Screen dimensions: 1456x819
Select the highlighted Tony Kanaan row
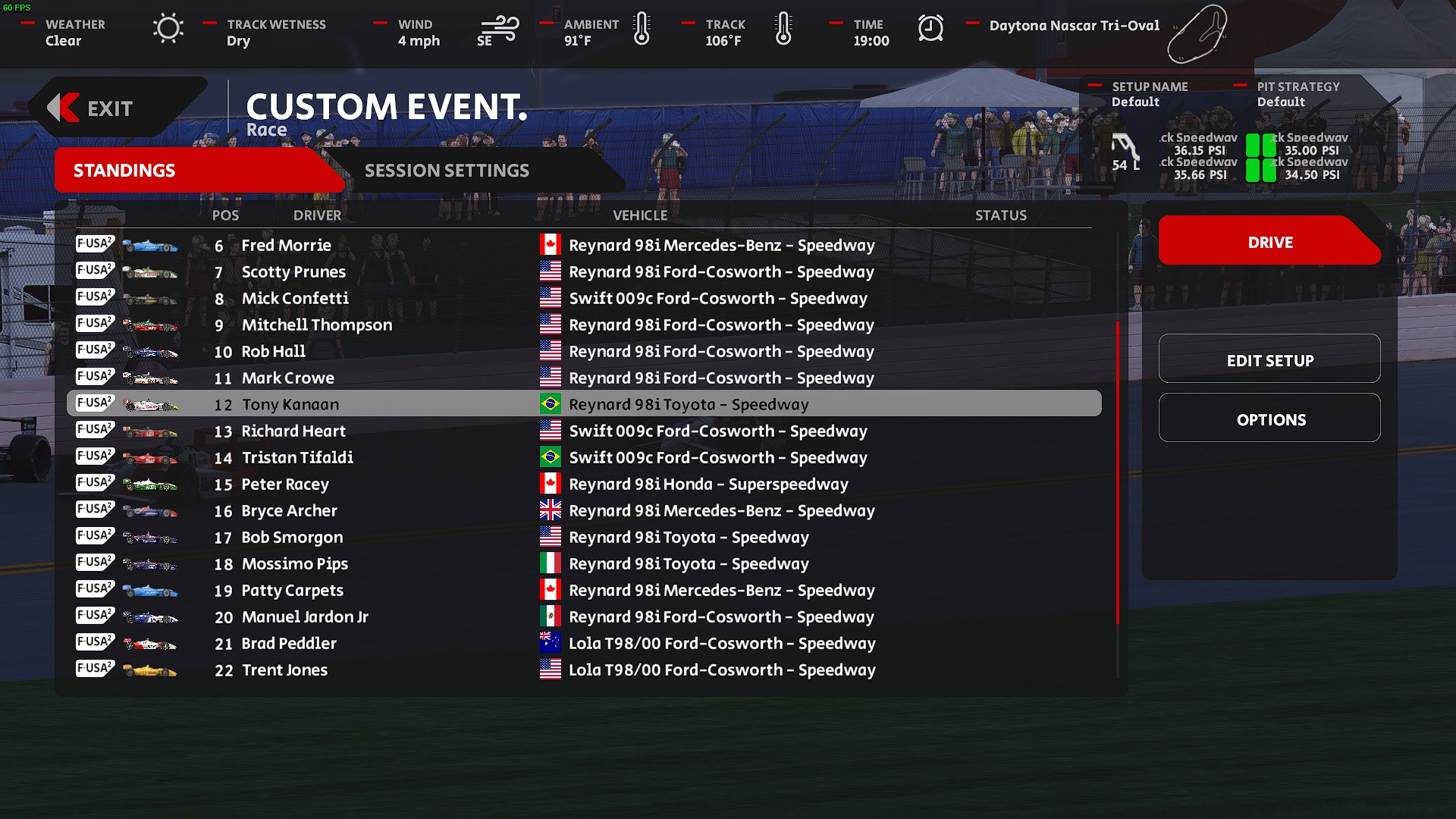(x=290, y=404)
